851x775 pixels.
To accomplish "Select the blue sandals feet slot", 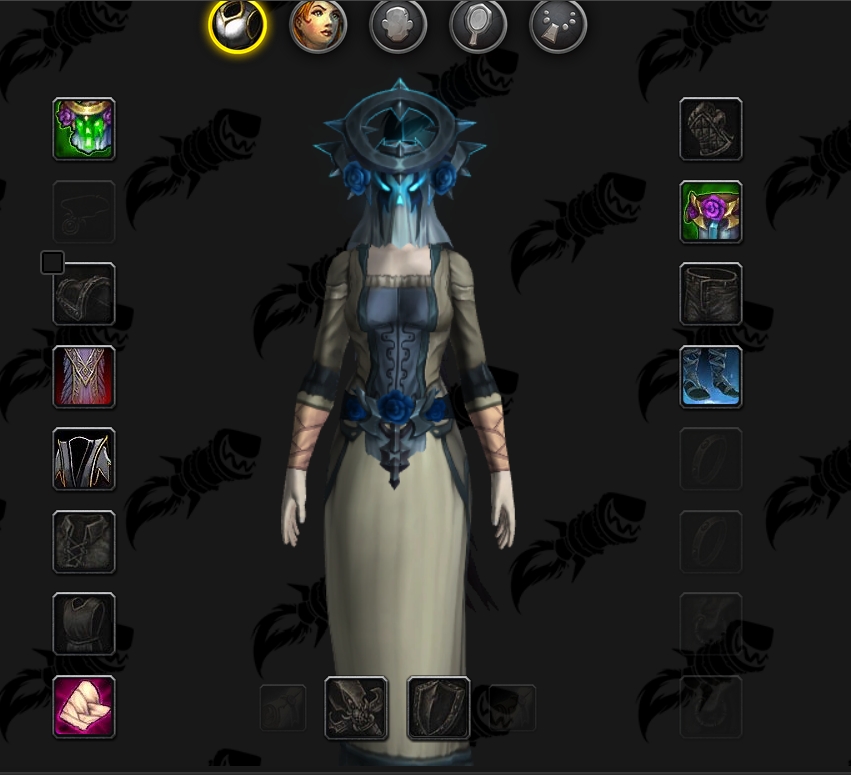I will pos(711,377).
